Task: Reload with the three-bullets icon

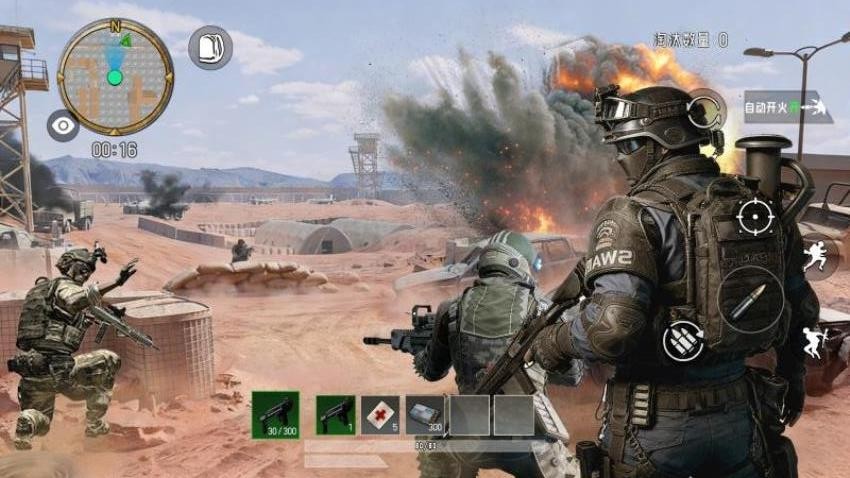Action: 683,341
